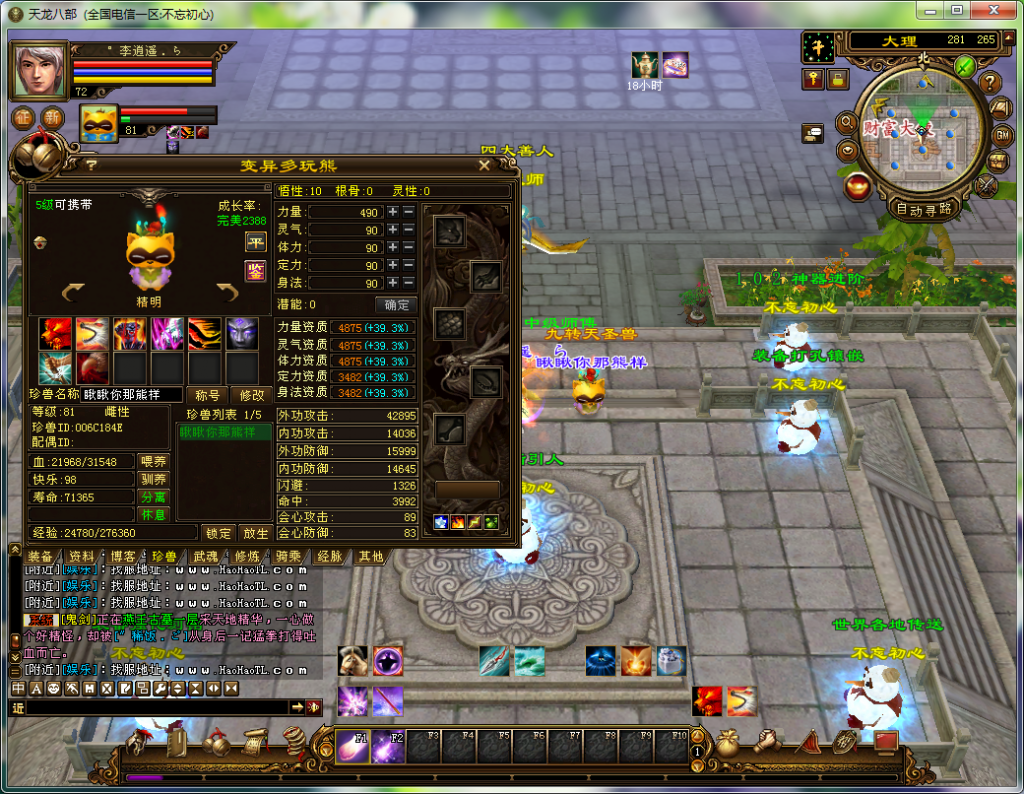1024x794 pixels.
Task: Click the 确定 button to confirm attribute points
Action: [x=396, y=304]
